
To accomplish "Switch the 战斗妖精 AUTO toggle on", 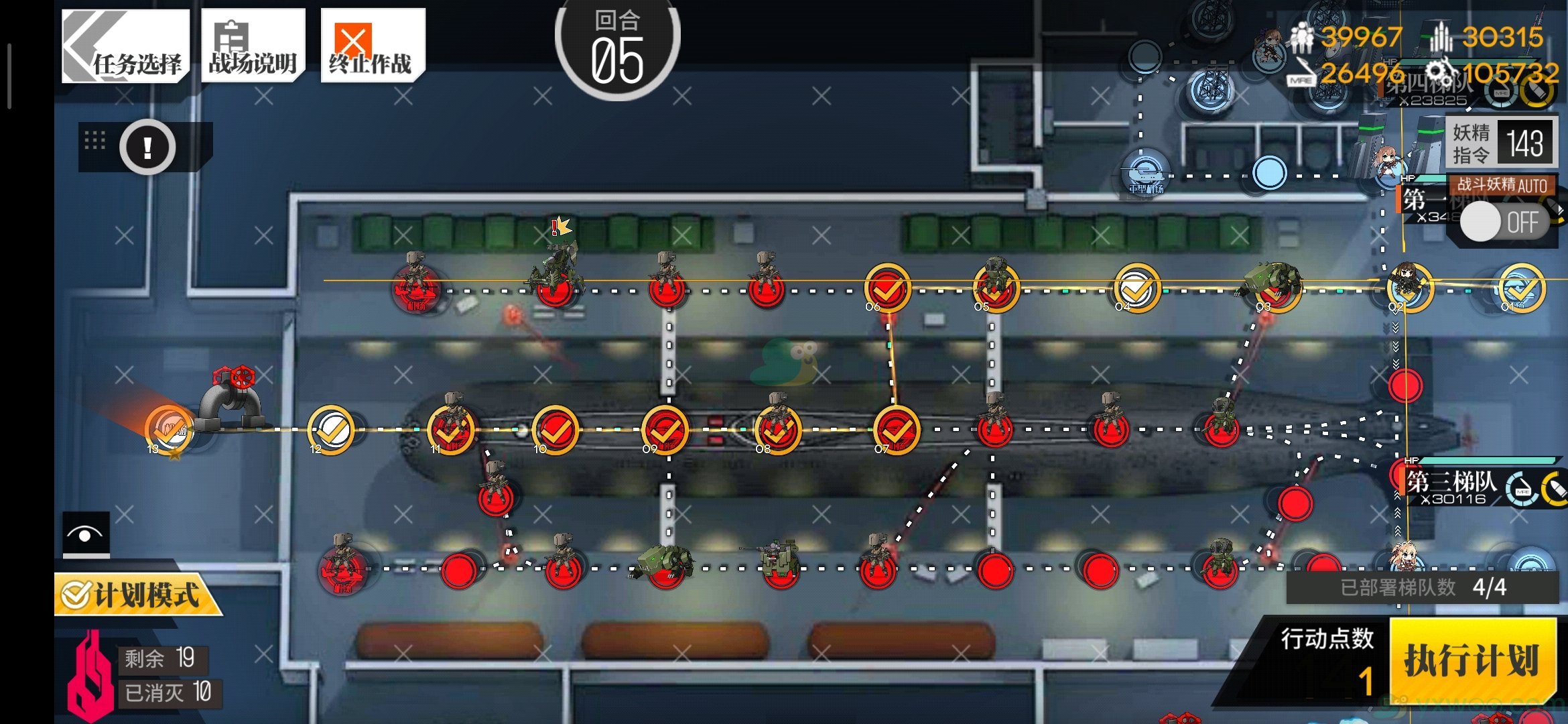I will coord(1502,223).
